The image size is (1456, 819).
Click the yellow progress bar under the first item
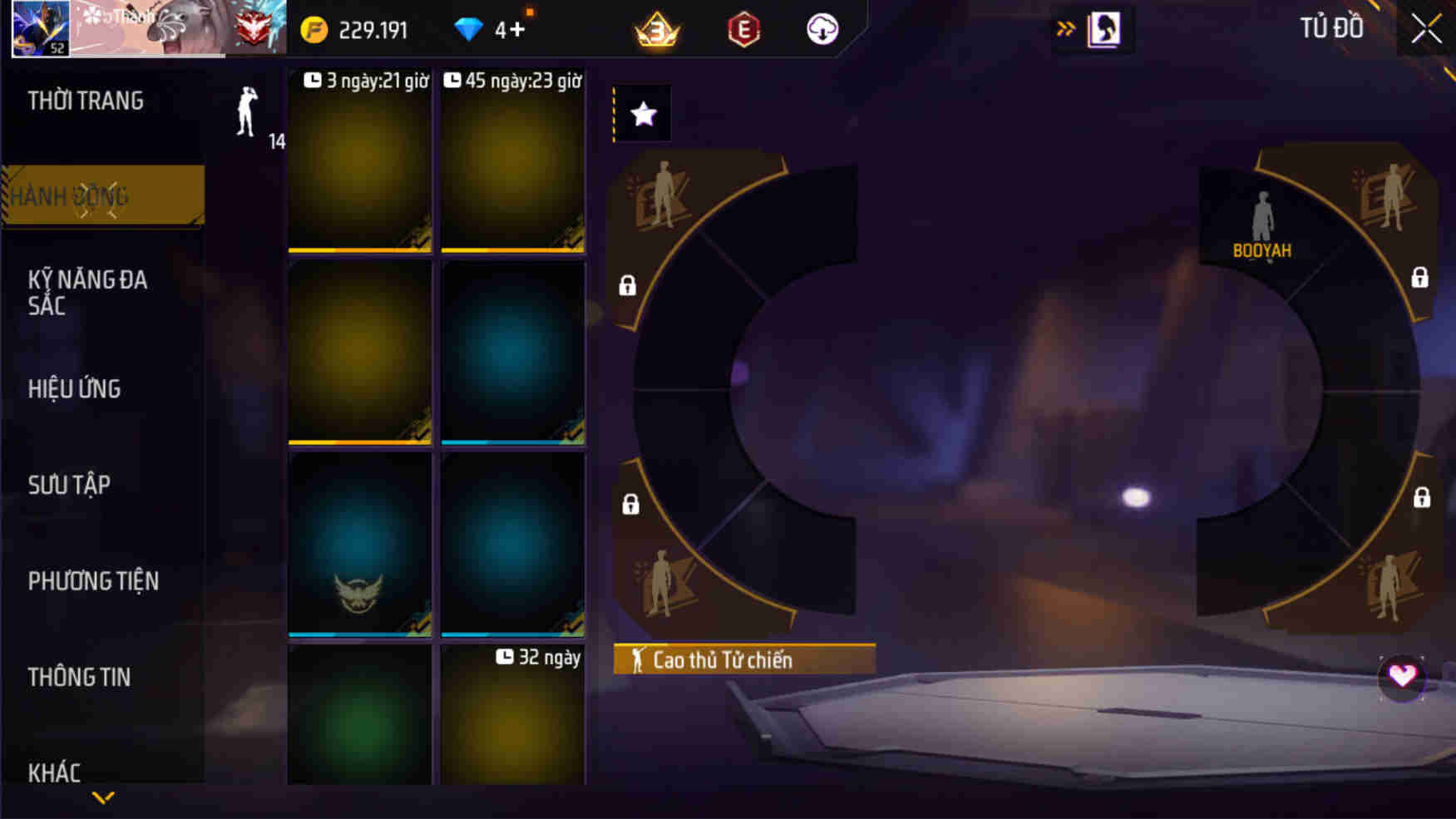(x=359, y=248)
